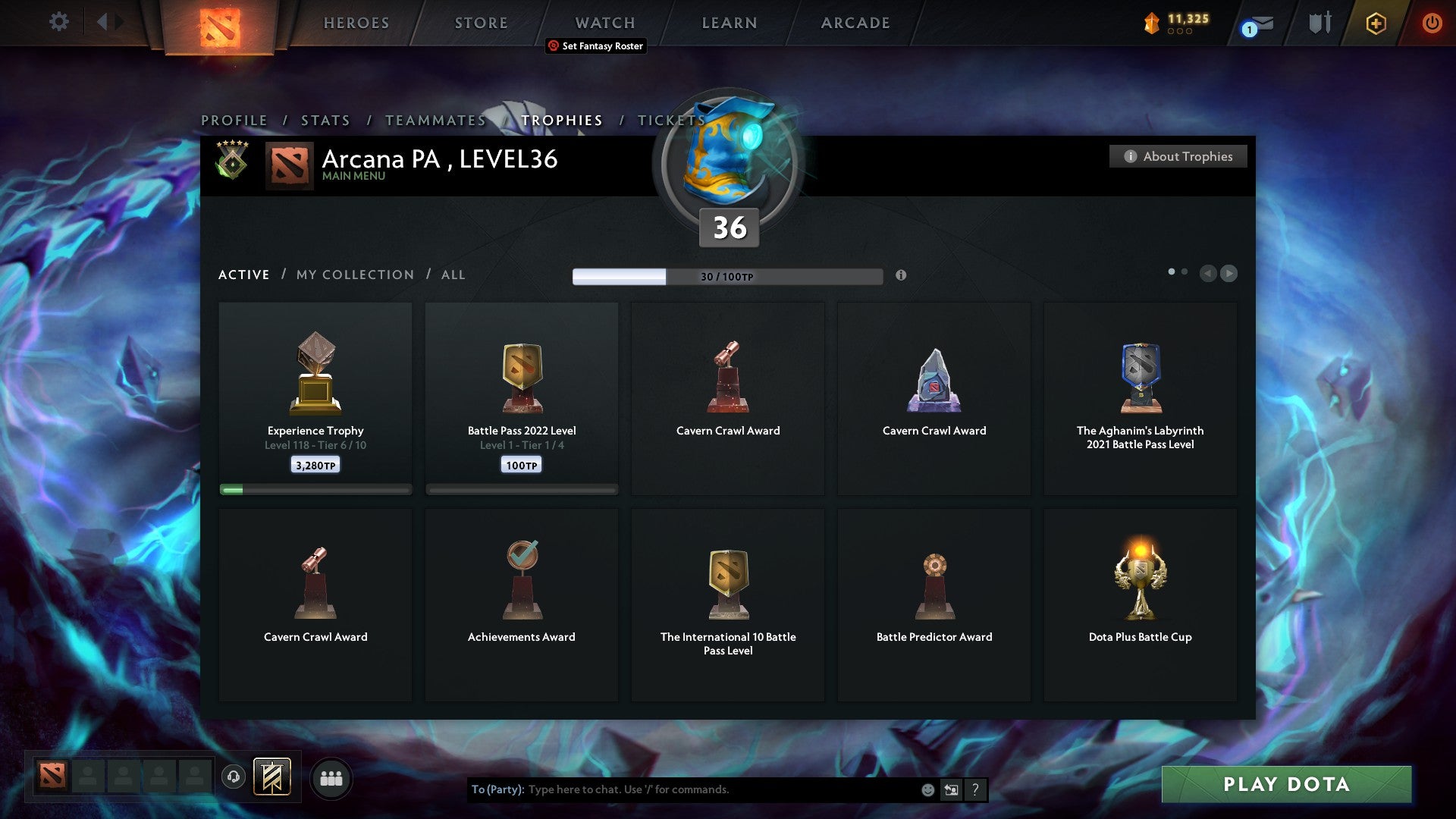The width and height of the screenshot is (1456, 819).
Task: Switch to the STATS profile tab
Action: [x=325, y=120]
